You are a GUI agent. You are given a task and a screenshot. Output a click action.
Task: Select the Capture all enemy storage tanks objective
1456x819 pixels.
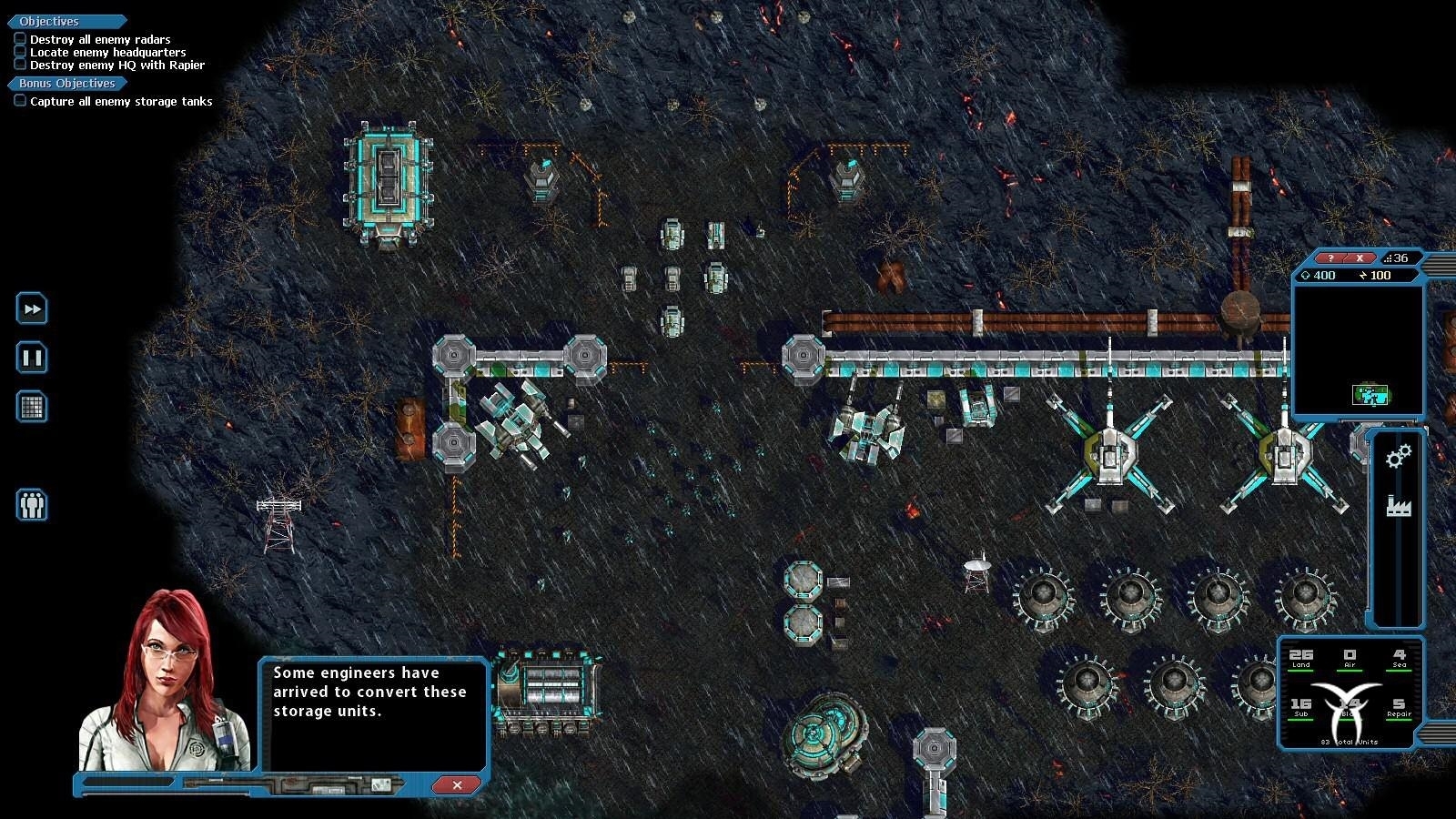[121, 101]
